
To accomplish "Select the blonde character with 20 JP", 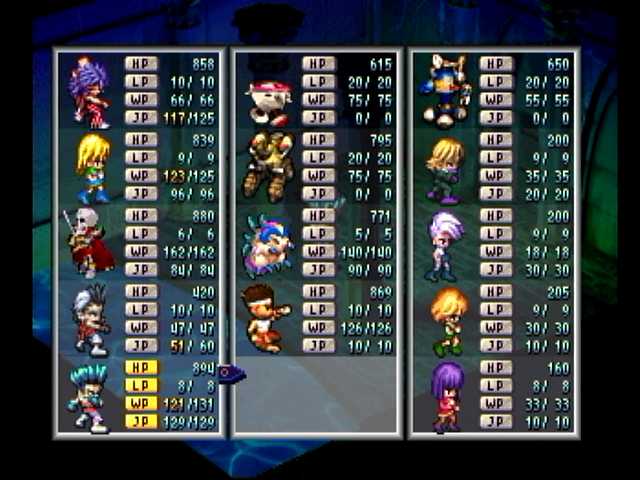I will coord(445,168).
